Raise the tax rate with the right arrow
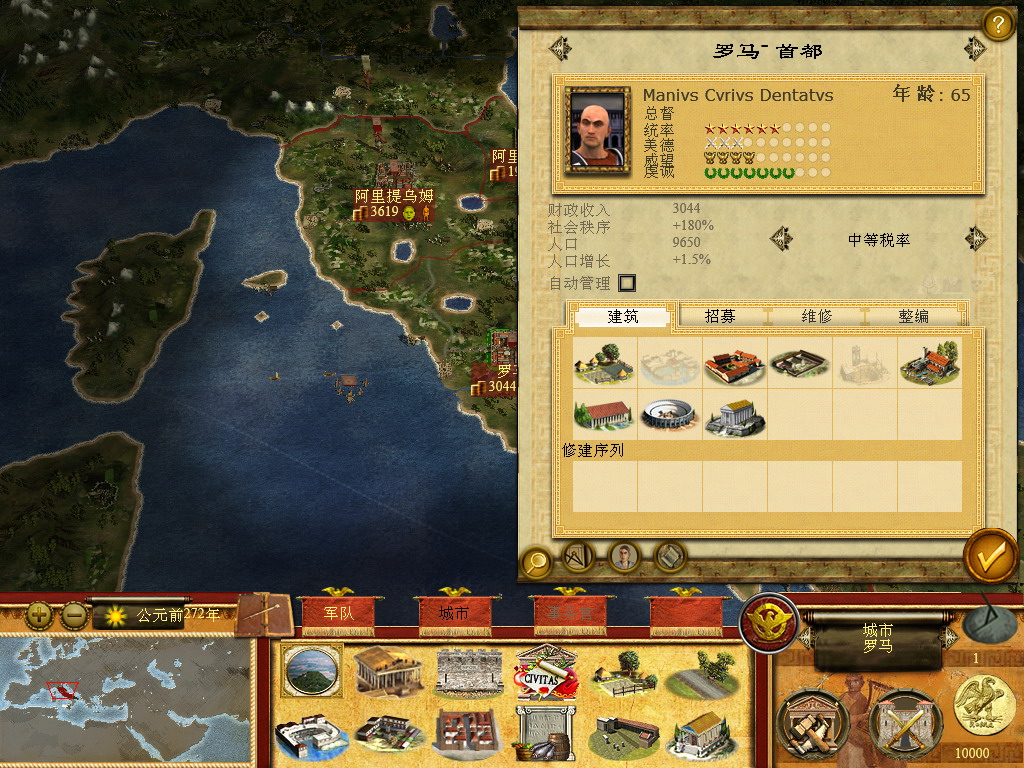1024x768 pixels. coord(974,239)
